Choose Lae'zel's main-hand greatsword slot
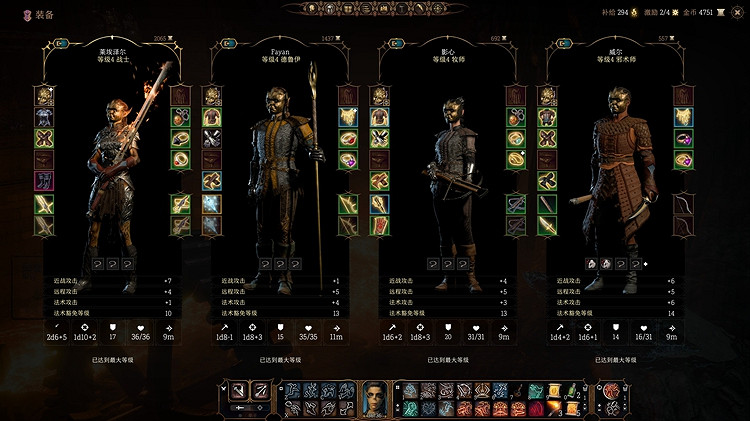This screenshot has height=421, width=750. click(x=44, y=203)
